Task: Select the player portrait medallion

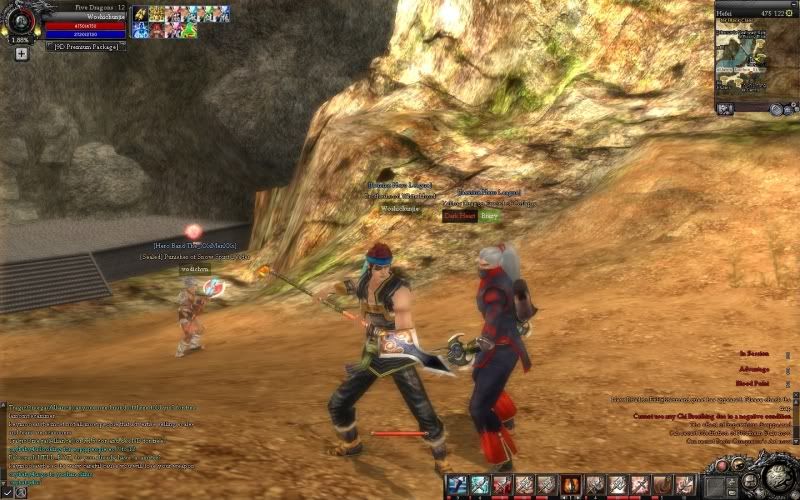Action: coord(20,21)
